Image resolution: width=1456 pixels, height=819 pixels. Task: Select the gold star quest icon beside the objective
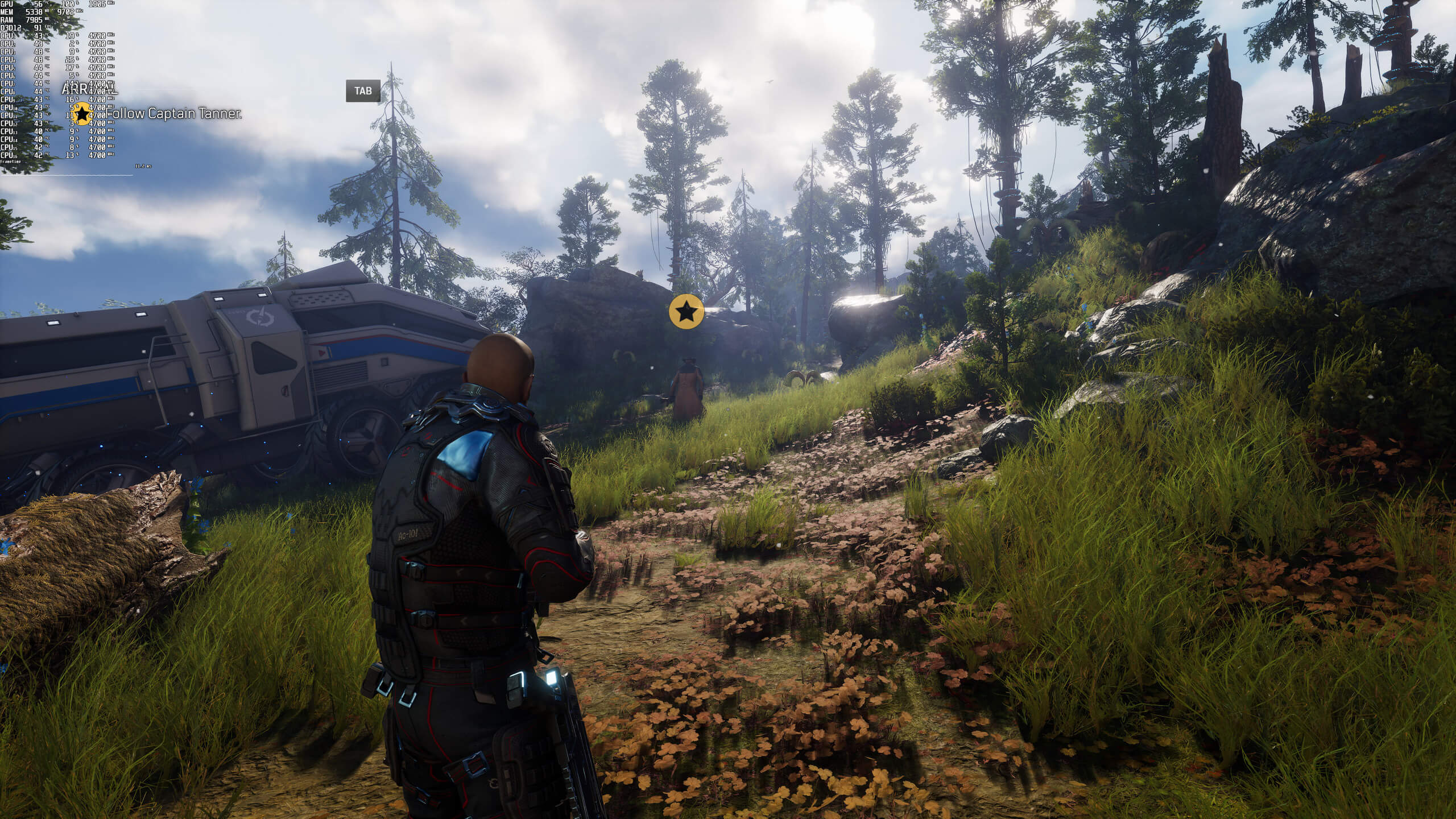click(83, 114)
